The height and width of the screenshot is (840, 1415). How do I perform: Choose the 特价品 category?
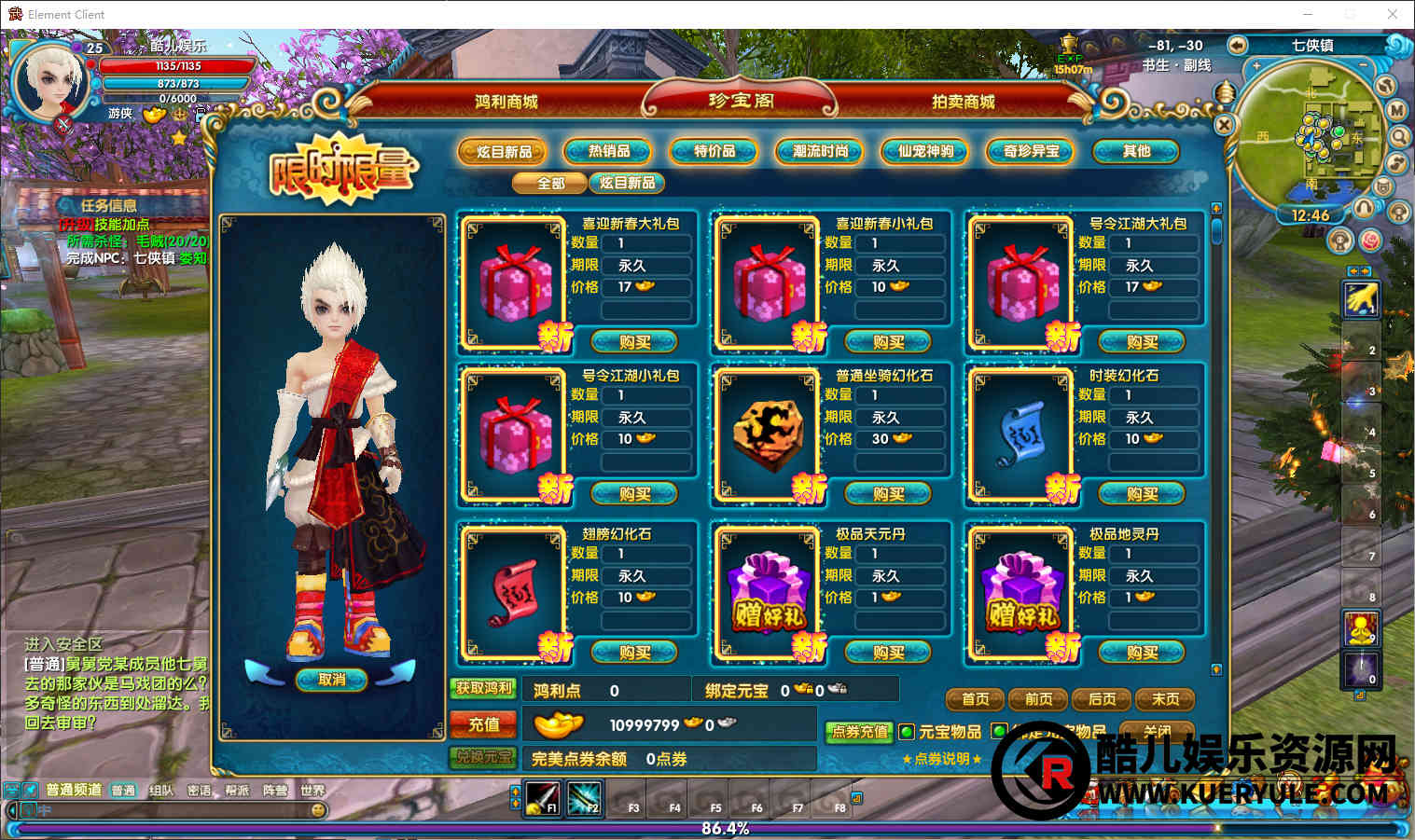pos(714,151)
